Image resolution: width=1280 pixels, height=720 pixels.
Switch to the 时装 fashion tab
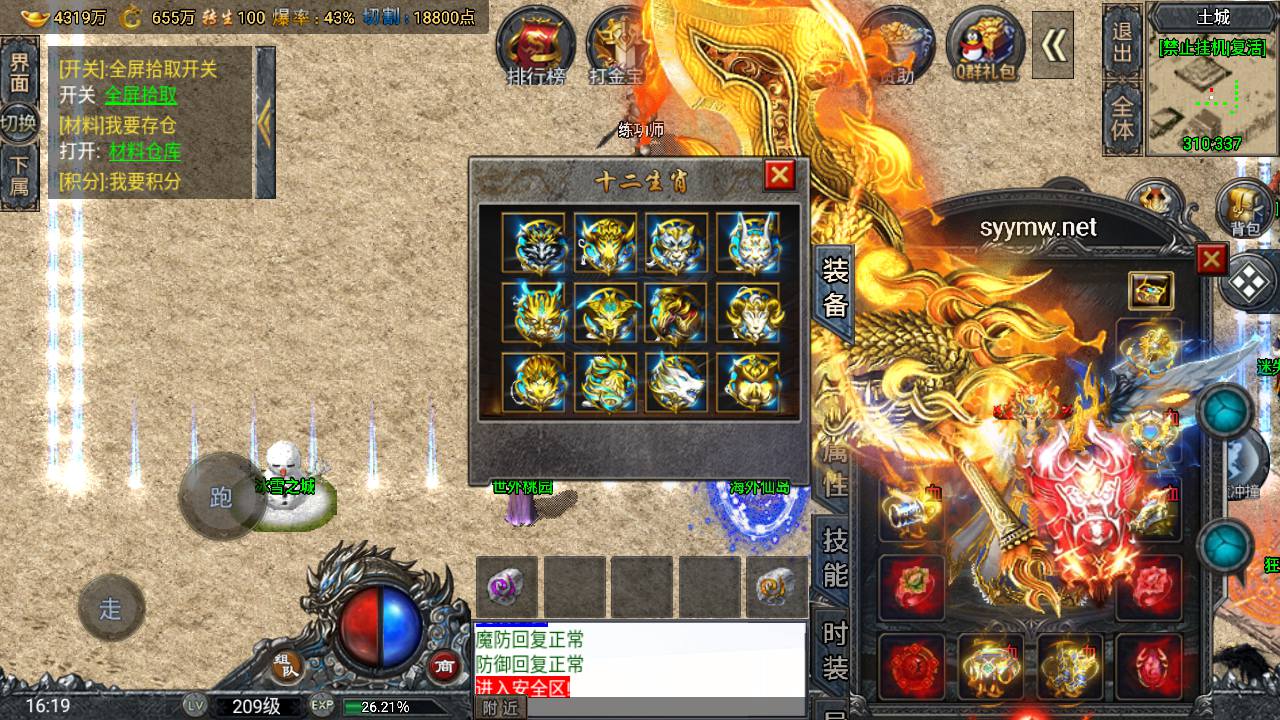[x=835, y=648]
